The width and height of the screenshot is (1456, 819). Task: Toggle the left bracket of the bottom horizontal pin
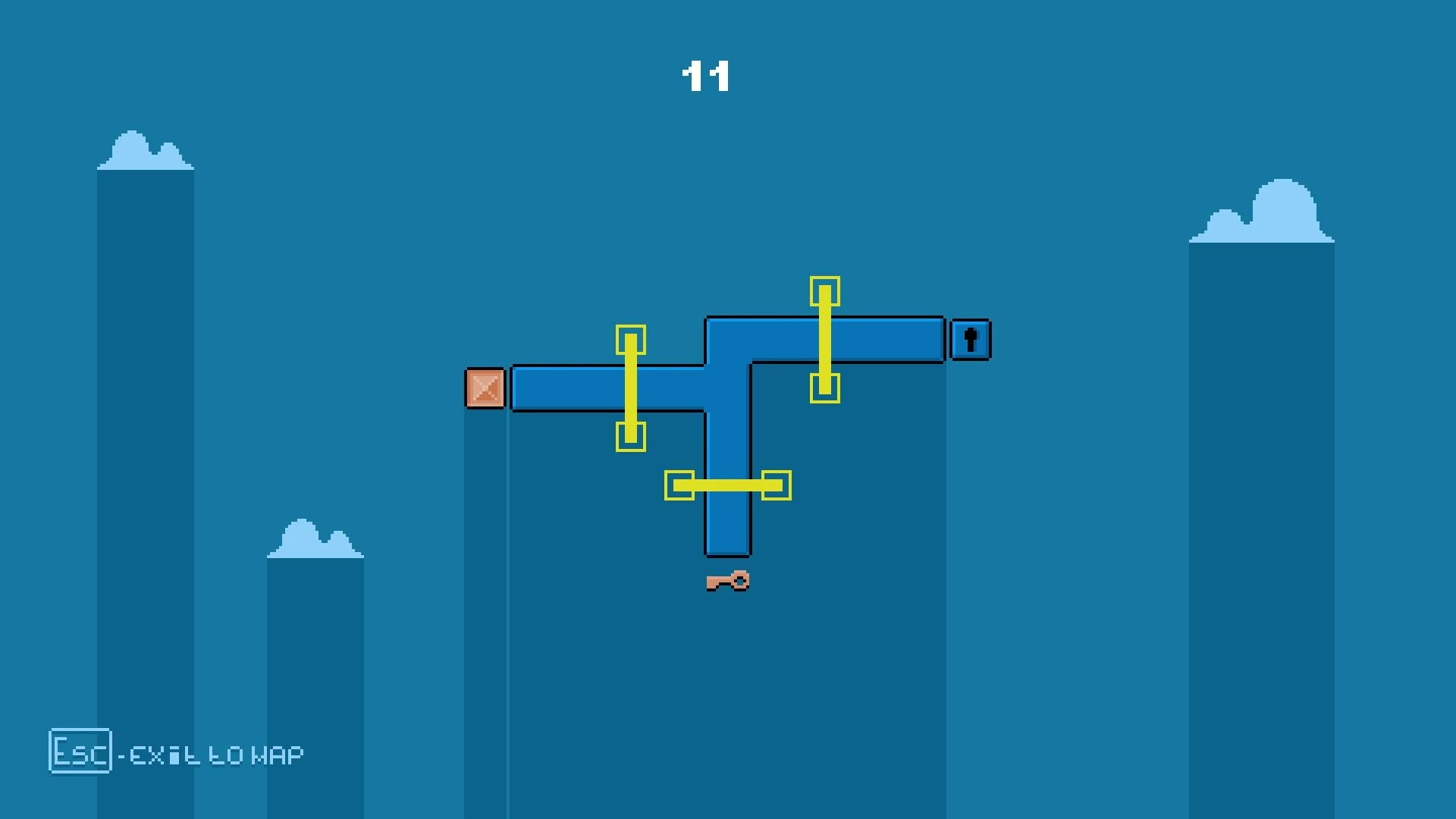click(x=679, y=485)
